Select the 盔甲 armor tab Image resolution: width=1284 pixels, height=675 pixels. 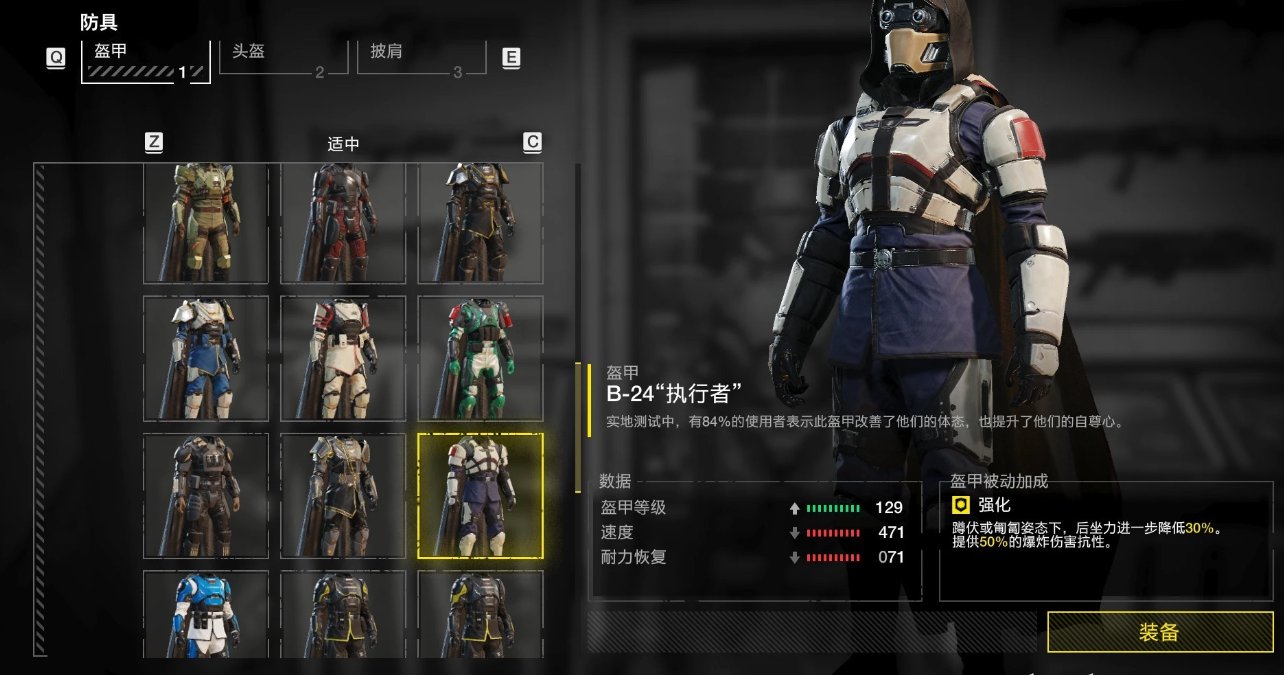click(x=145, y=60)
